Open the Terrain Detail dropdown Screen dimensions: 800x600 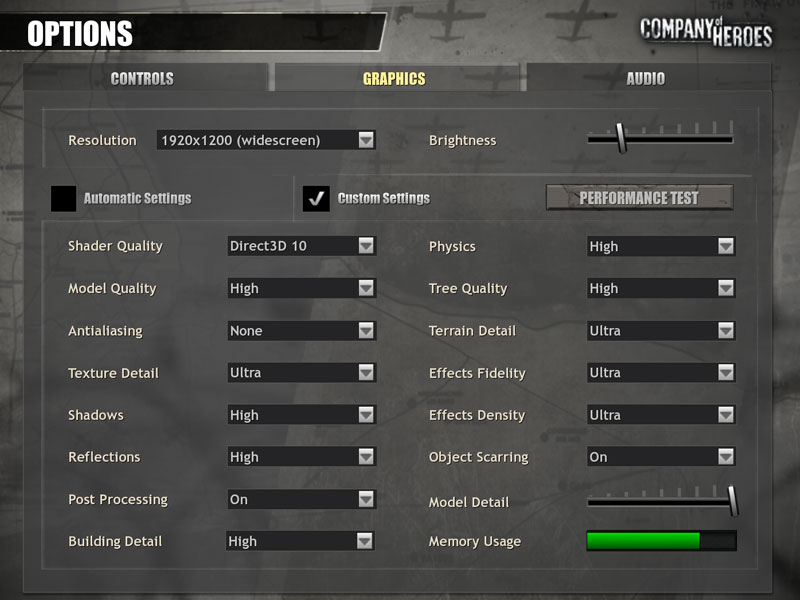[x=661, y=331]
